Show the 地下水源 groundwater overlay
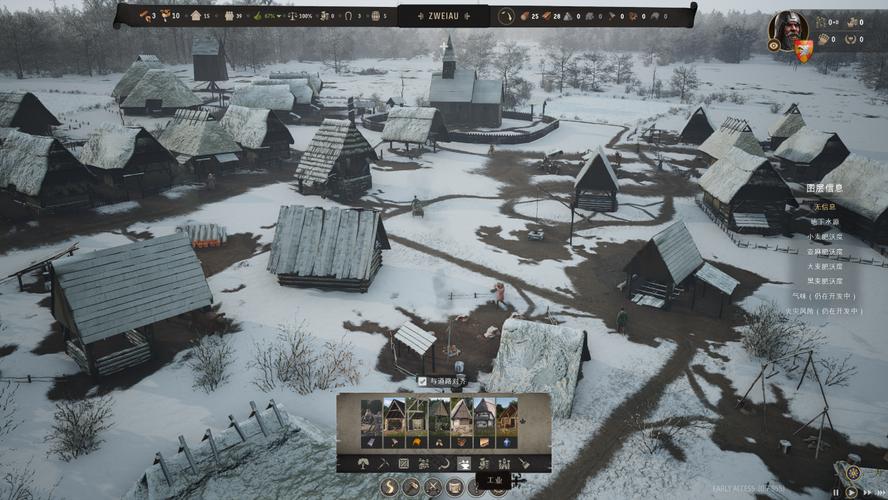The image size is (888, 500). point(824,222)
